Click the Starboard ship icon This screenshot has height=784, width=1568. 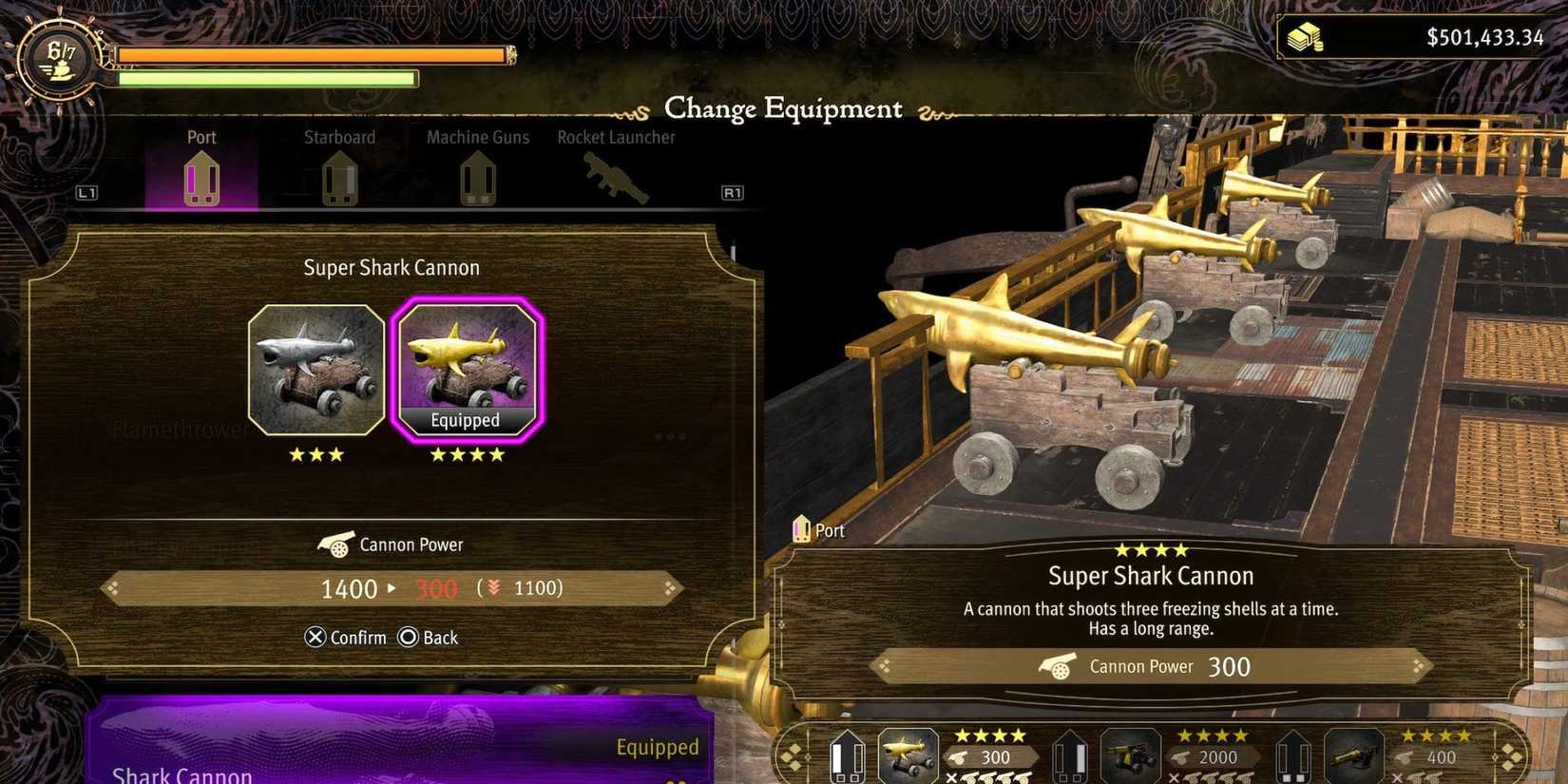[339, 179]
